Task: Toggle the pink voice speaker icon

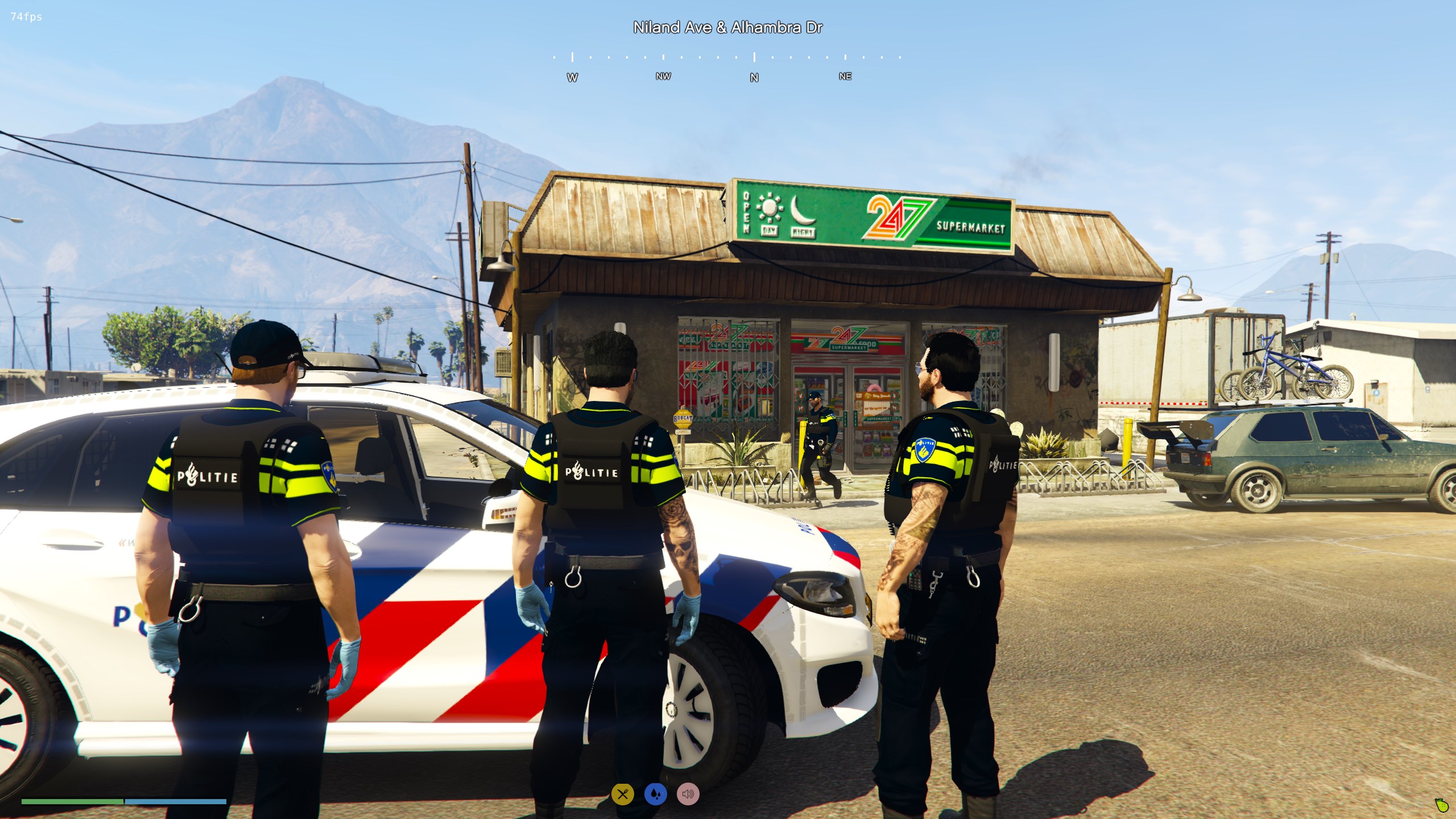Action: pyautogui.click(x=688, y=794)
